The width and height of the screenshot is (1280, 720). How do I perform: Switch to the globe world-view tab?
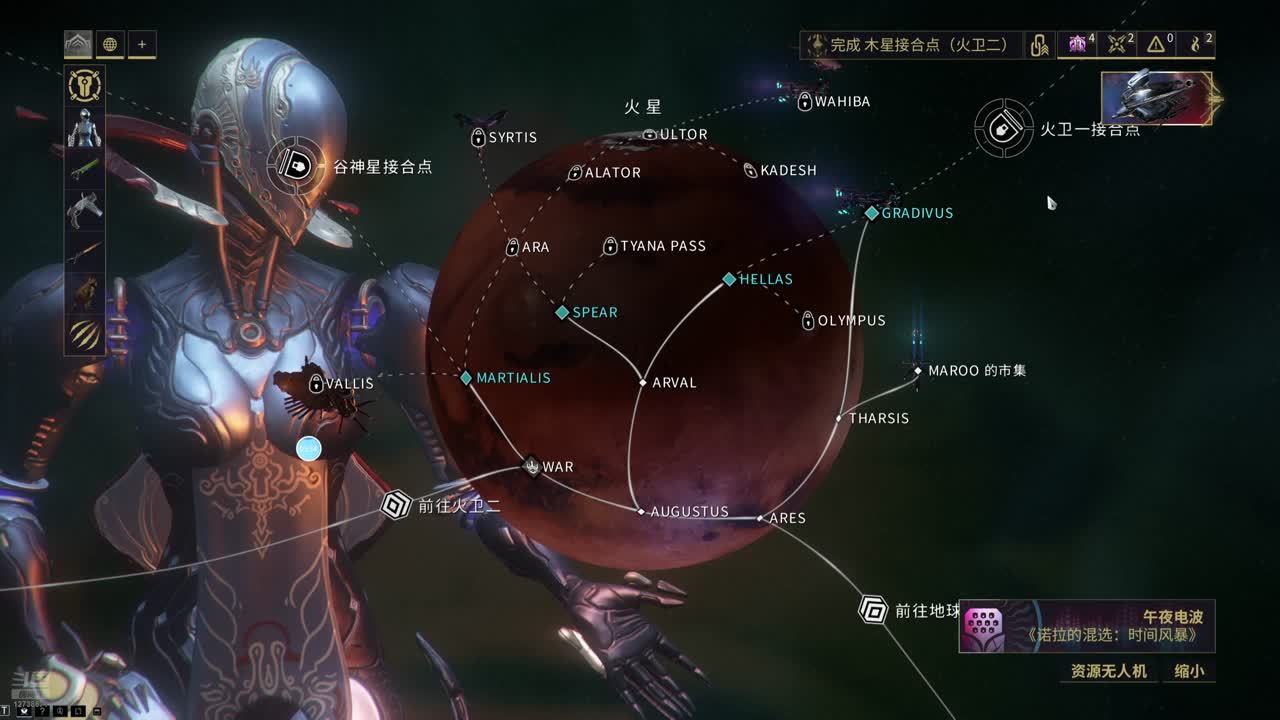[x=110, y=44]
